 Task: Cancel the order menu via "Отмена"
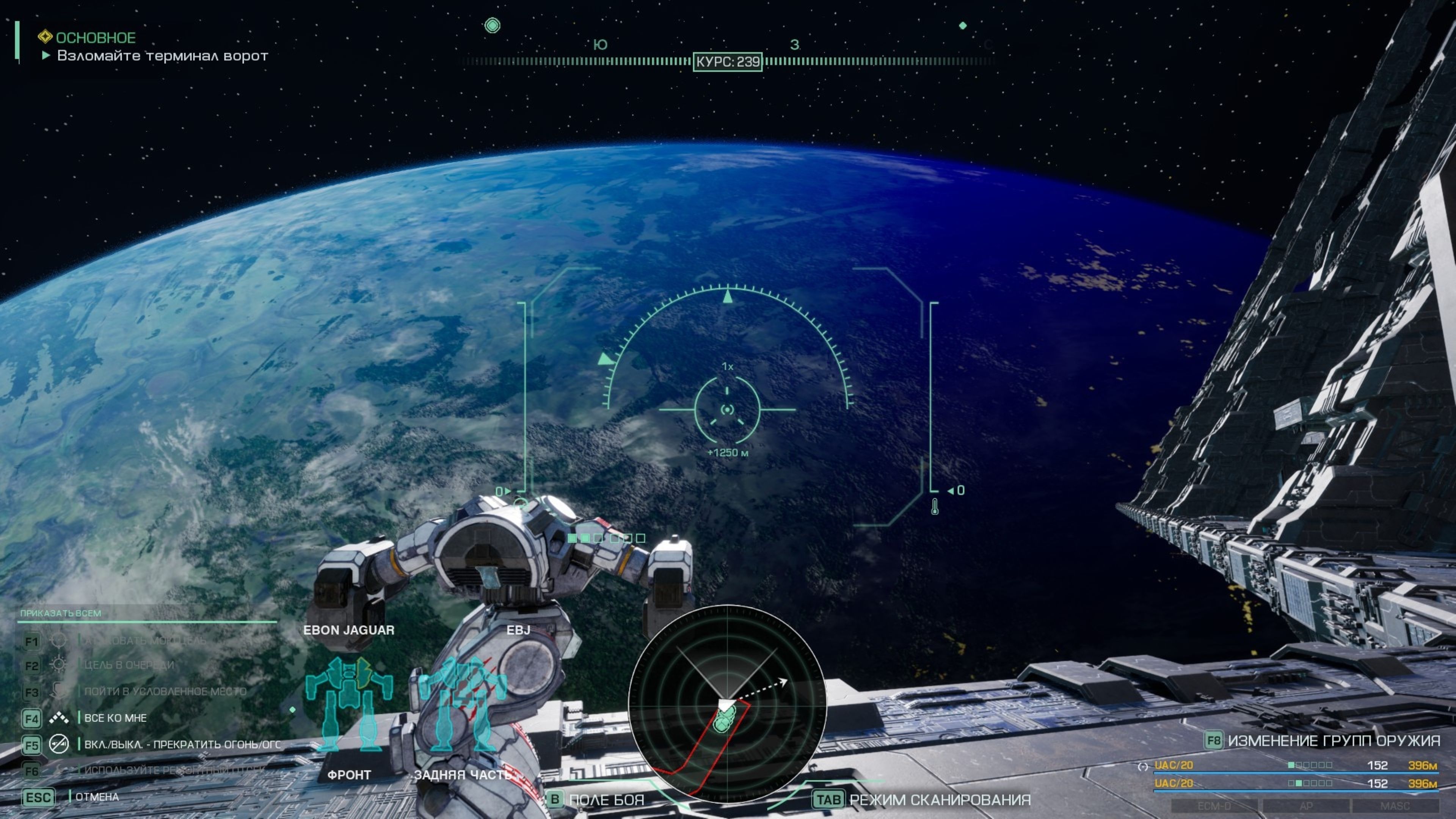tap(97, 797)
